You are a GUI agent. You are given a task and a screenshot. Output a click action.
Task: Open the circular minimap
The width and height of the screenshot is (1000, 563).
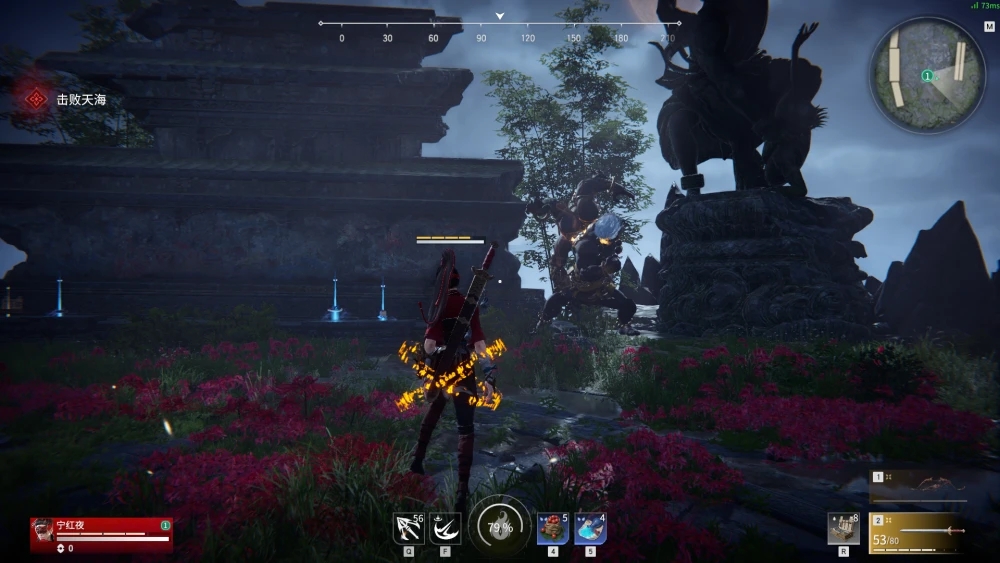(x=927, y=73)
